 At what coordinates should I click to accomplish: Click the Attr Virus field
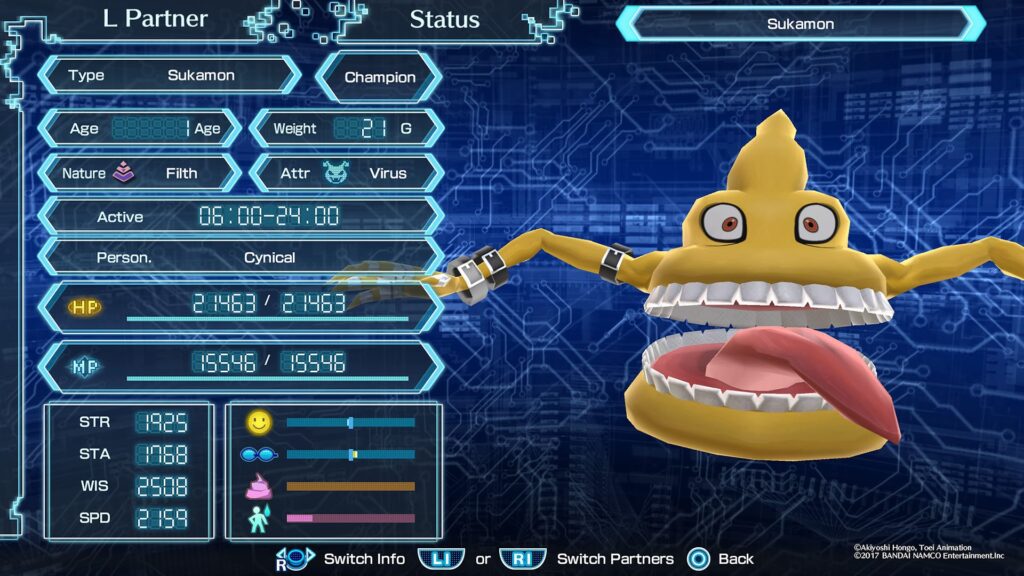pyautogui.click(x=346, y=173)
